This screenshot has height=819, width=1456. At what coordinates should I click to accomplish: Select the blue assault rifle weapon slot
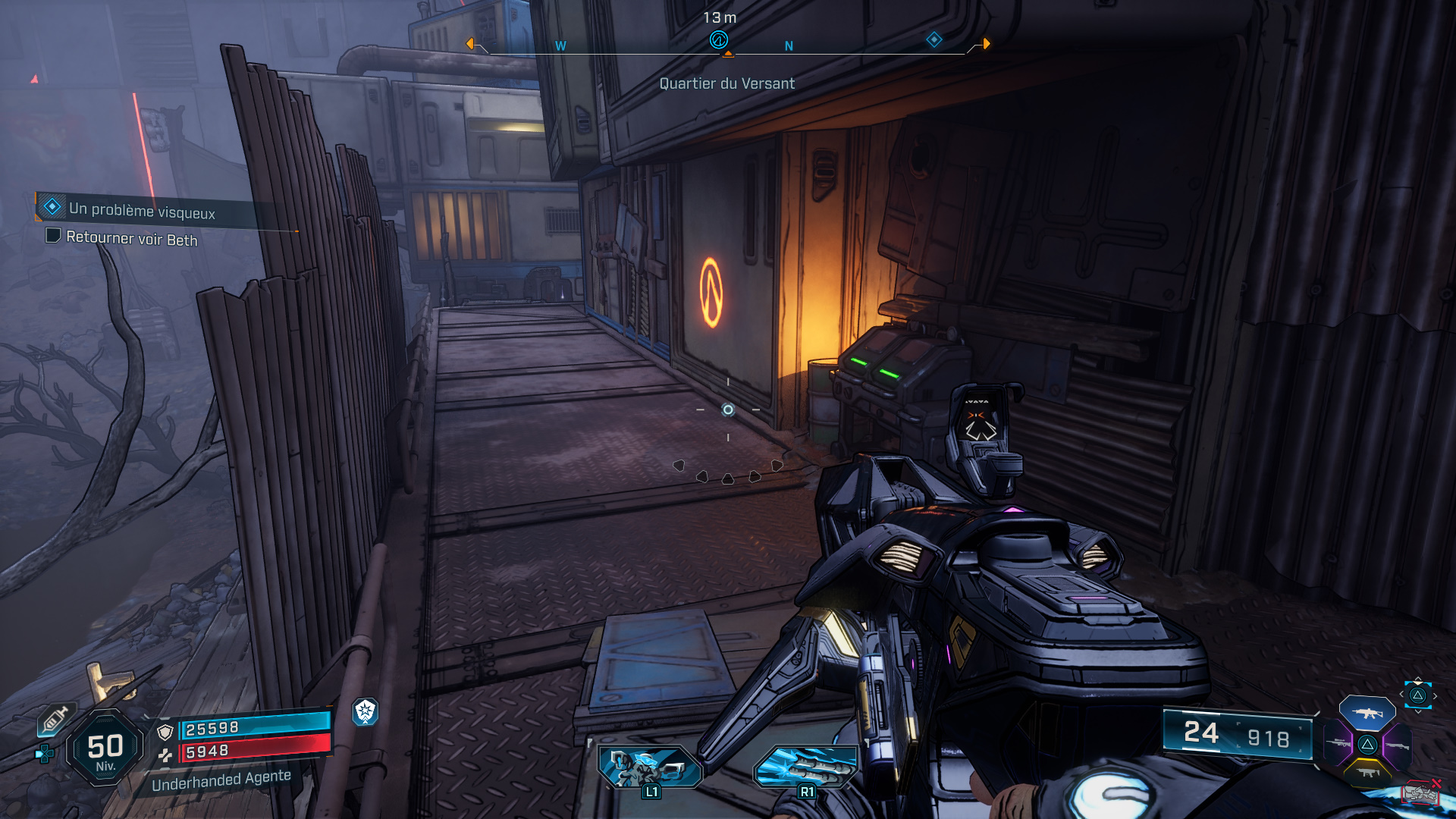click(1367, 713)
